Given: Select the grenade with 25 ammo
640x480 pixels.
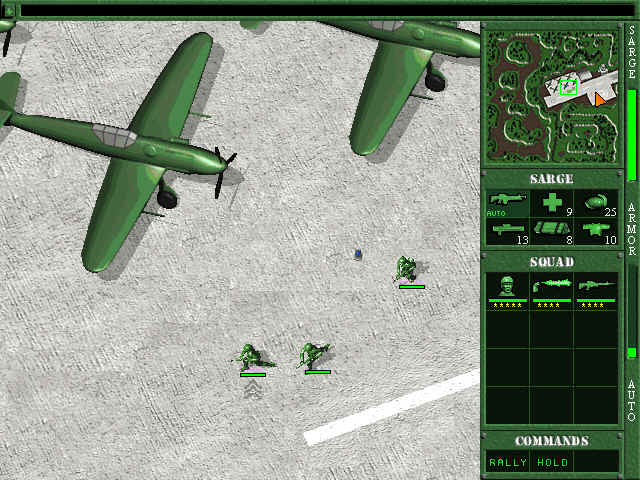Looking at the screenshot, I should pos(596,203).
